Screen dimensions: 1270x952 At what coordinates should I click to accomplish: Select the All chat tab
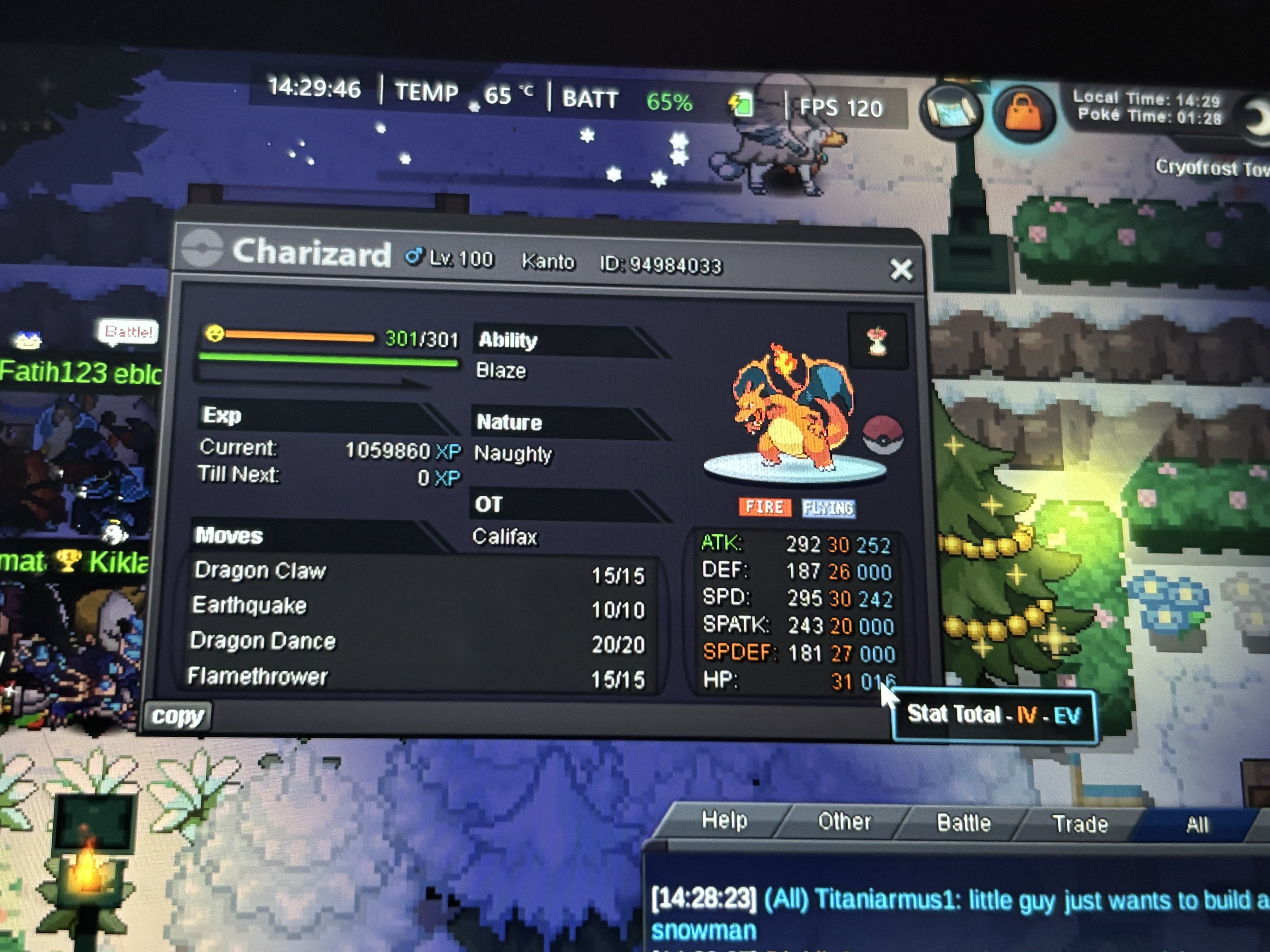(x=1197, y=825)
